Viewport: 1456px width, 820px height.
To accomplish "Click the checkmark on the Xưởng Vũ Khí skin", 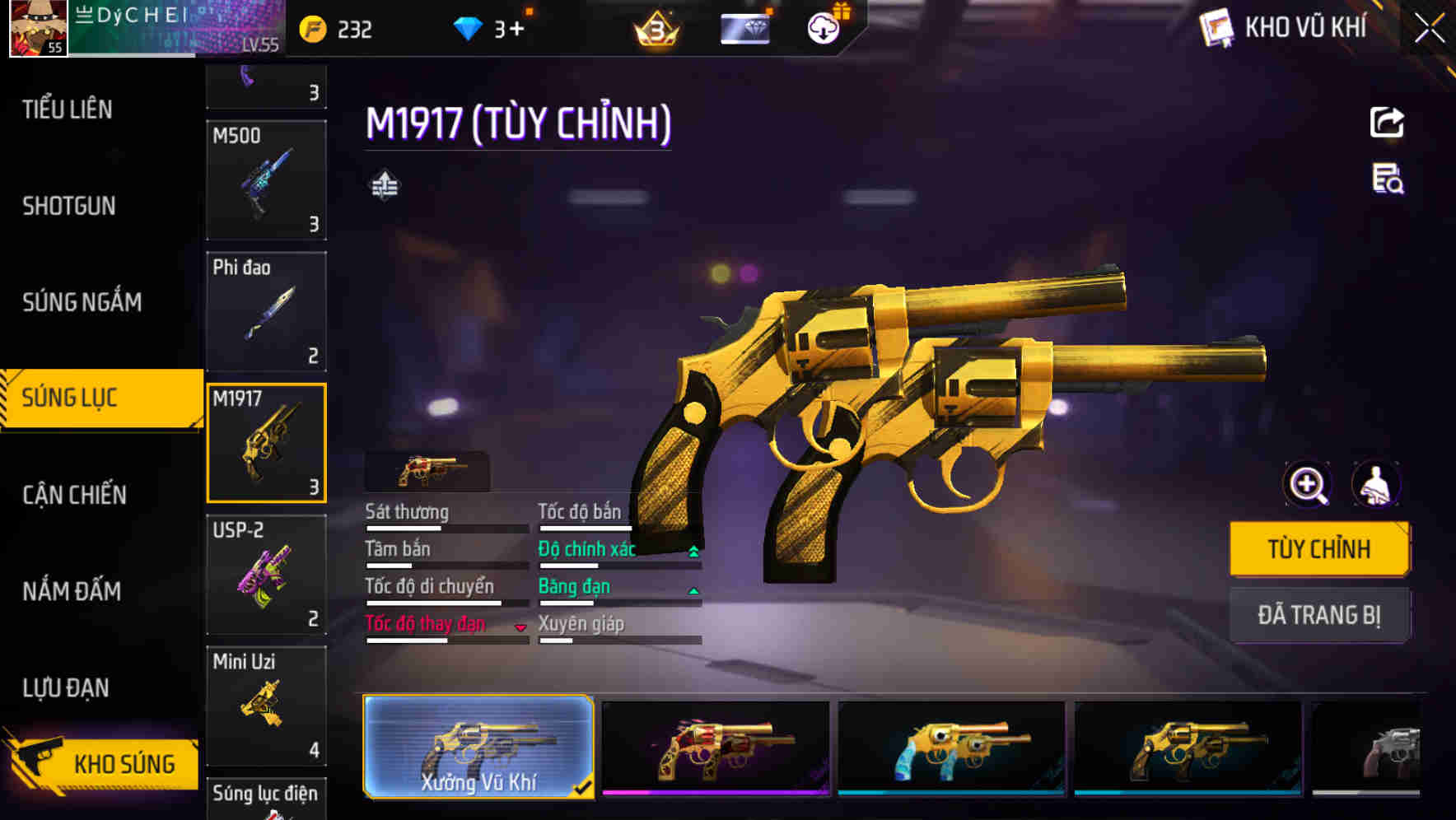I will pos(582,788).
